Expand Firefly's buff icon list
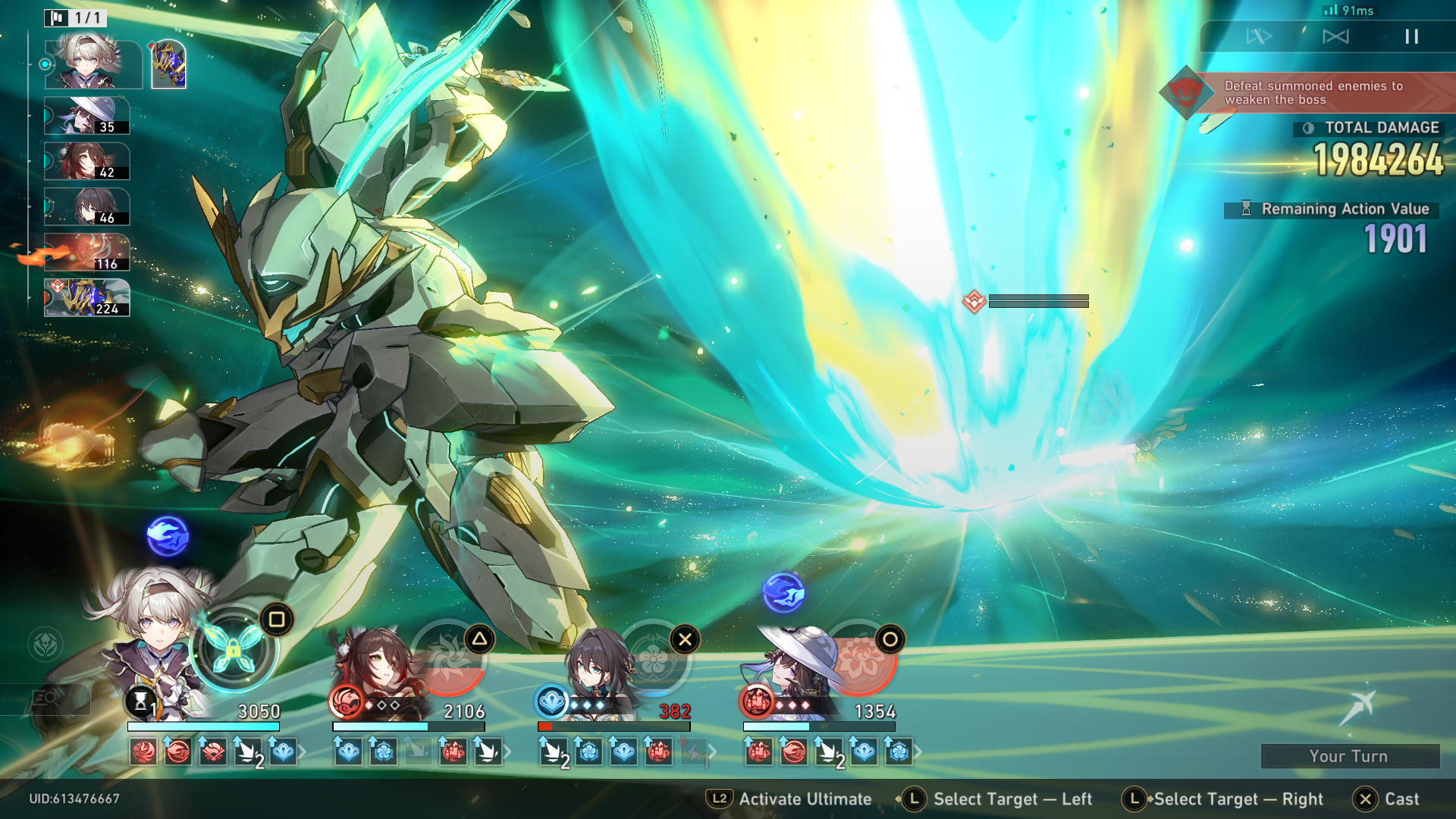Image resolution: width=1456 pixels, height=819 pixels. tap(303, 752)
